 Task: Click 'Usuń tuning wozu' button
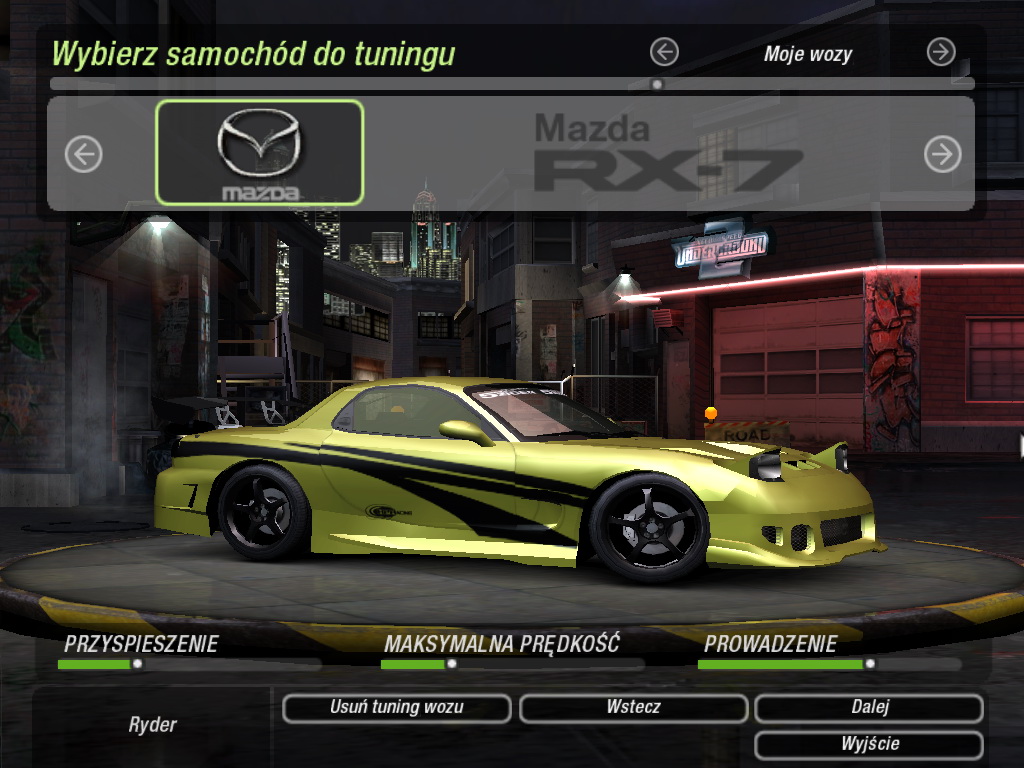(397, 708)
